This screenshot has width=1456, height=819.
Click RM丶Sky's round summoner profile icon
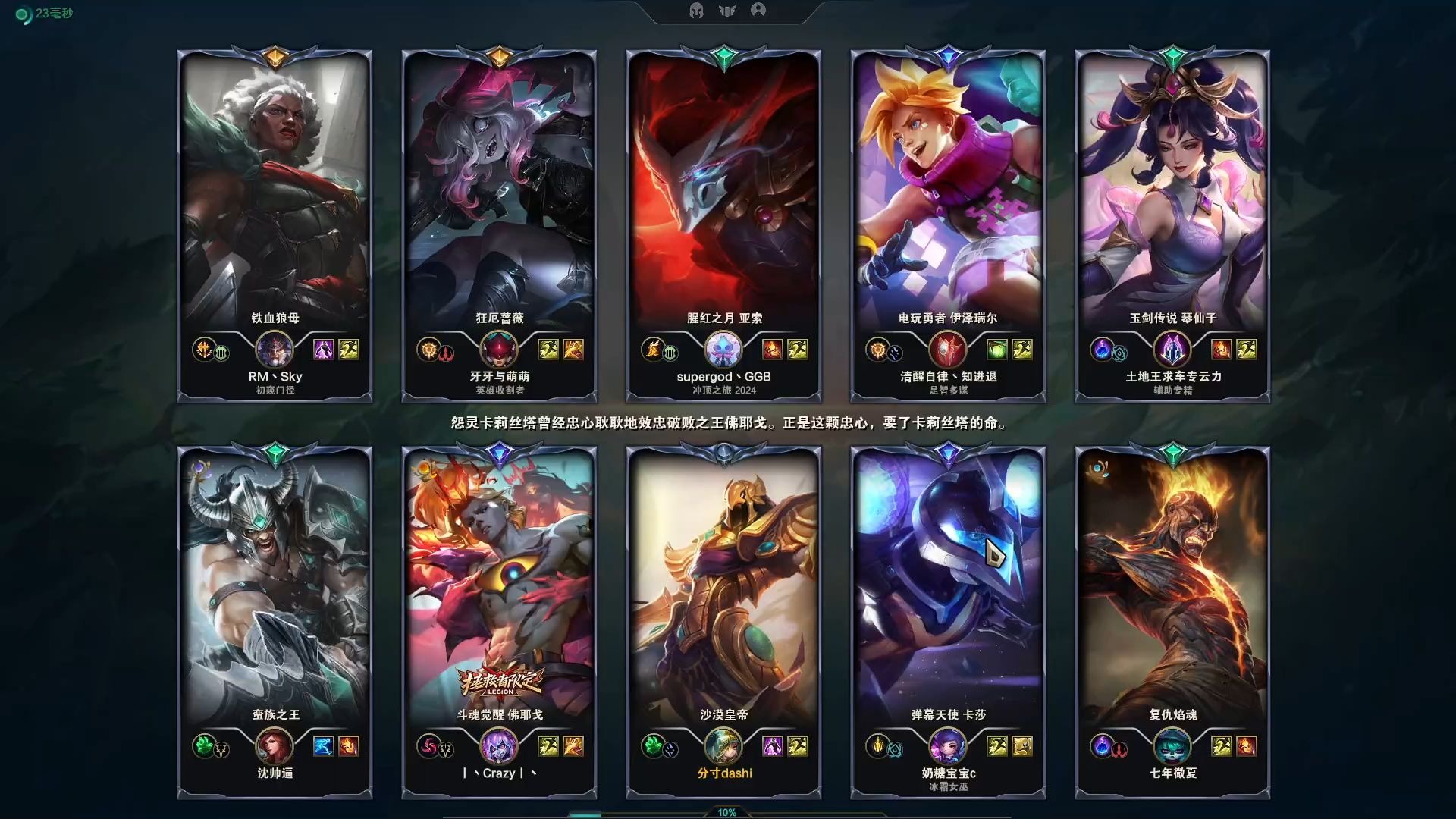point(275,350)
